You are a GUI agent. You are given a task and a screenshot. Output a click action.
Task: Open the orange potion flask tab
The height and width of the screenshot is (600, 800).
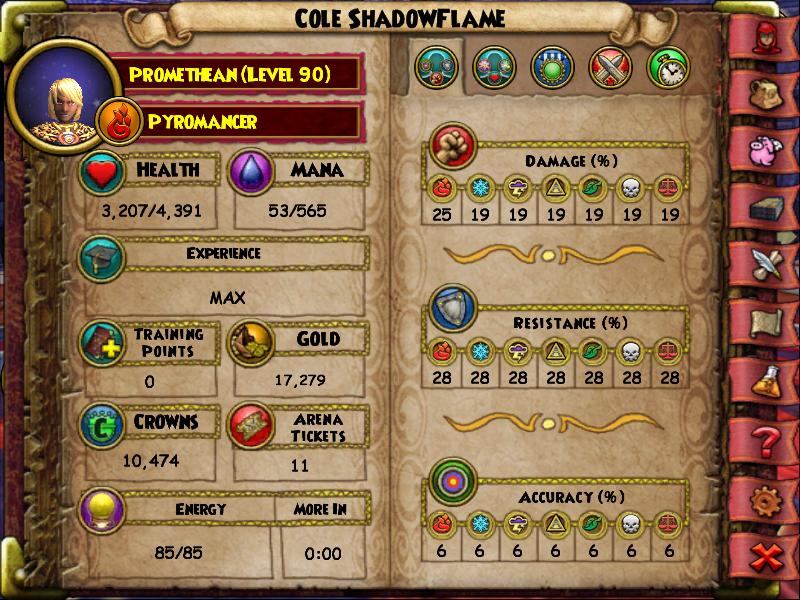point(766,381)
